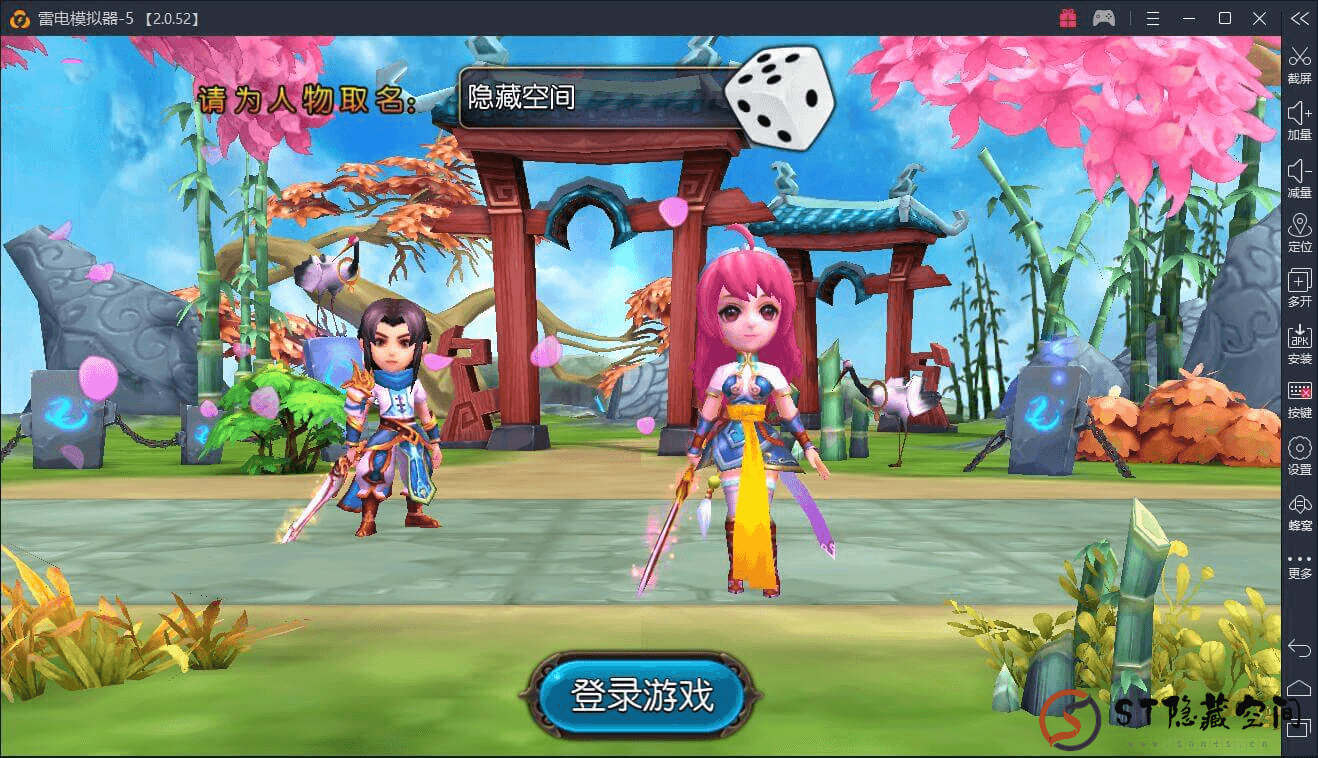This screenshot has width=1318, height=758.
Task: Open emulator settings (设置)
Action: coord(1299,455)
